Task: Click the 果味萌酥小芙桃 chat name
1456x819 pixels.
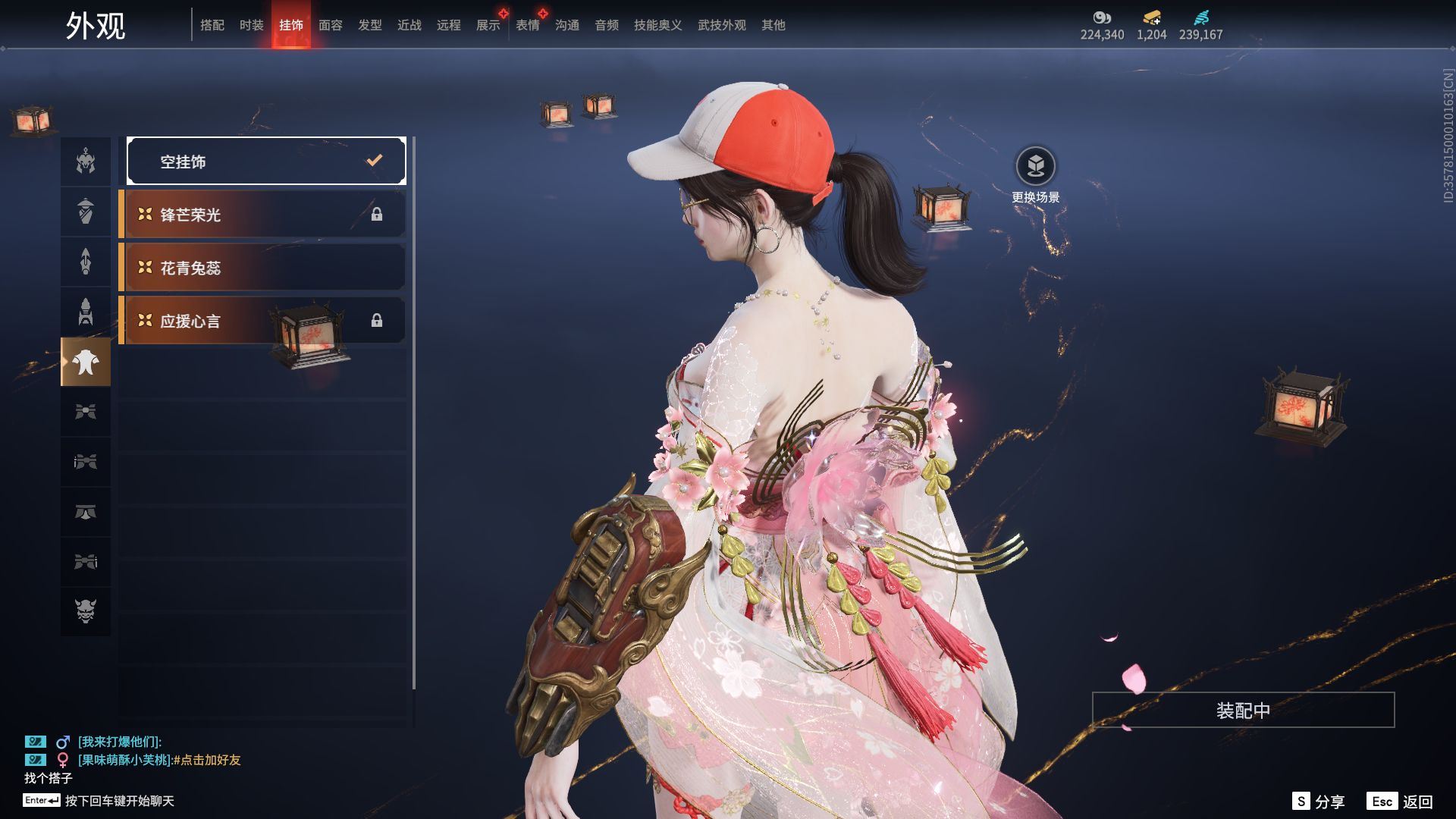Action: coord(124,760)
